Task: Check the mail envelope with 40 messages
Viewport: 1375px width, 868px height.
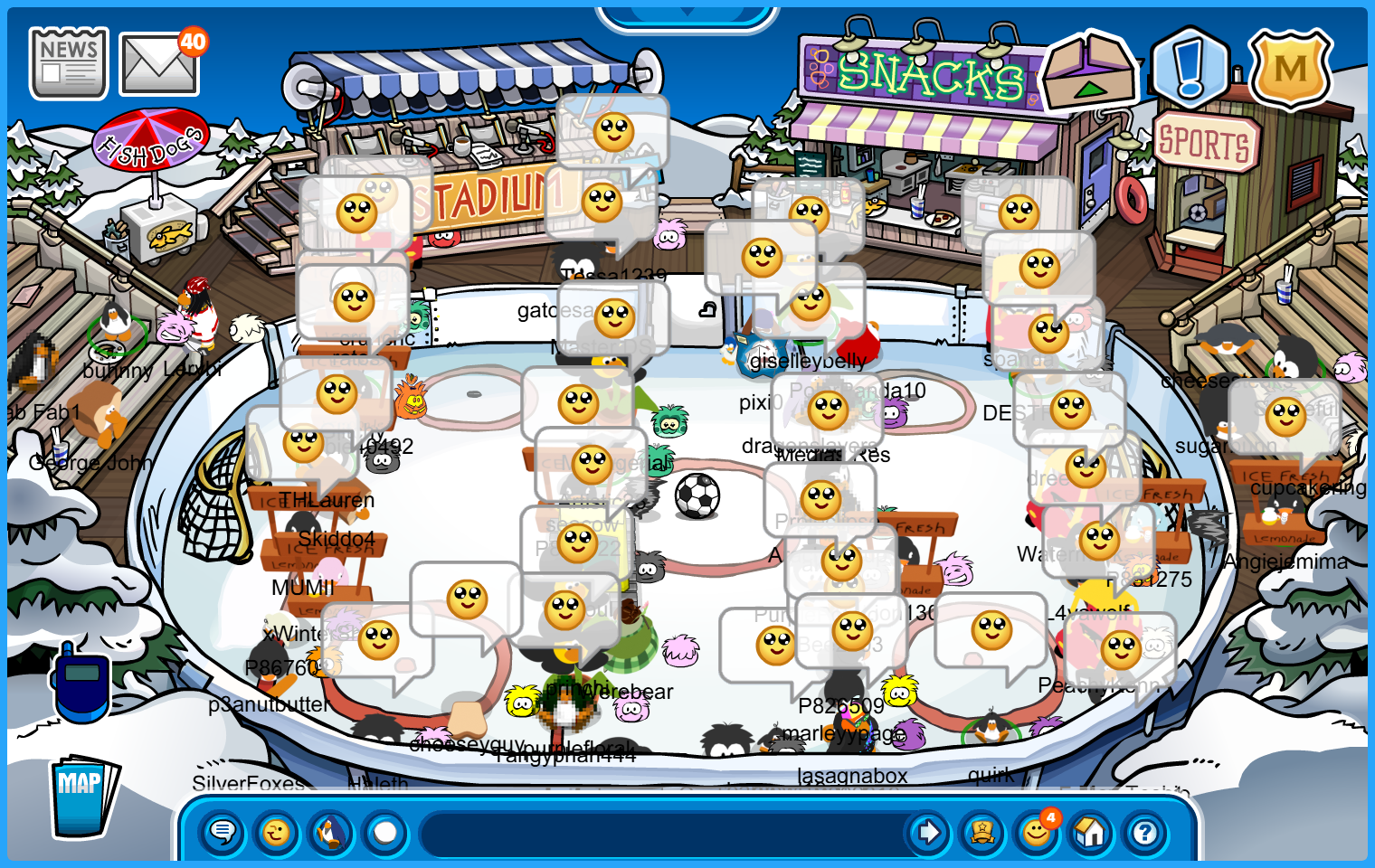Action: [159, 65]
